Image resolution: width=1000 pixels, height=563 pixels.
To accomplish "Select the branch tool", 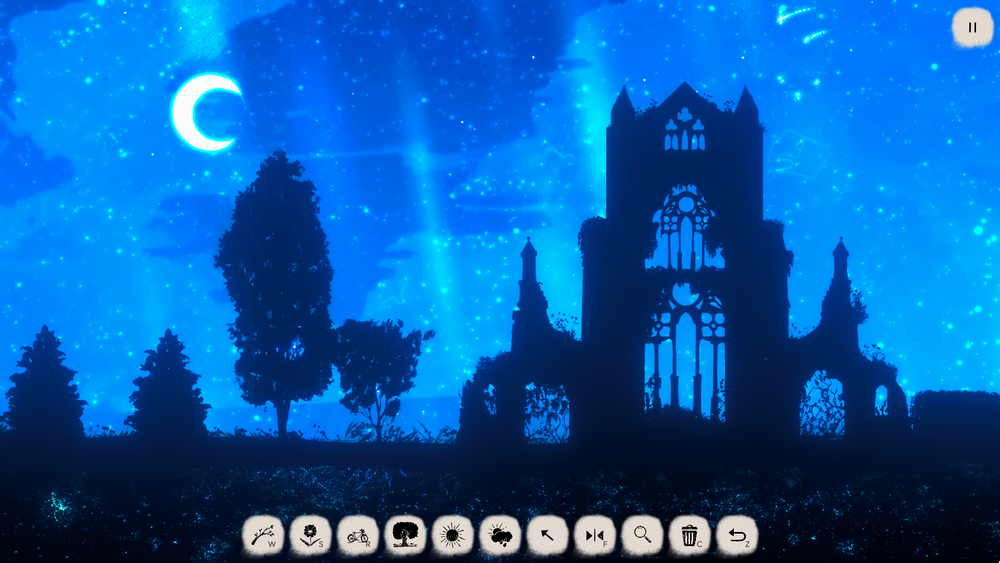I will click(263, 536).
